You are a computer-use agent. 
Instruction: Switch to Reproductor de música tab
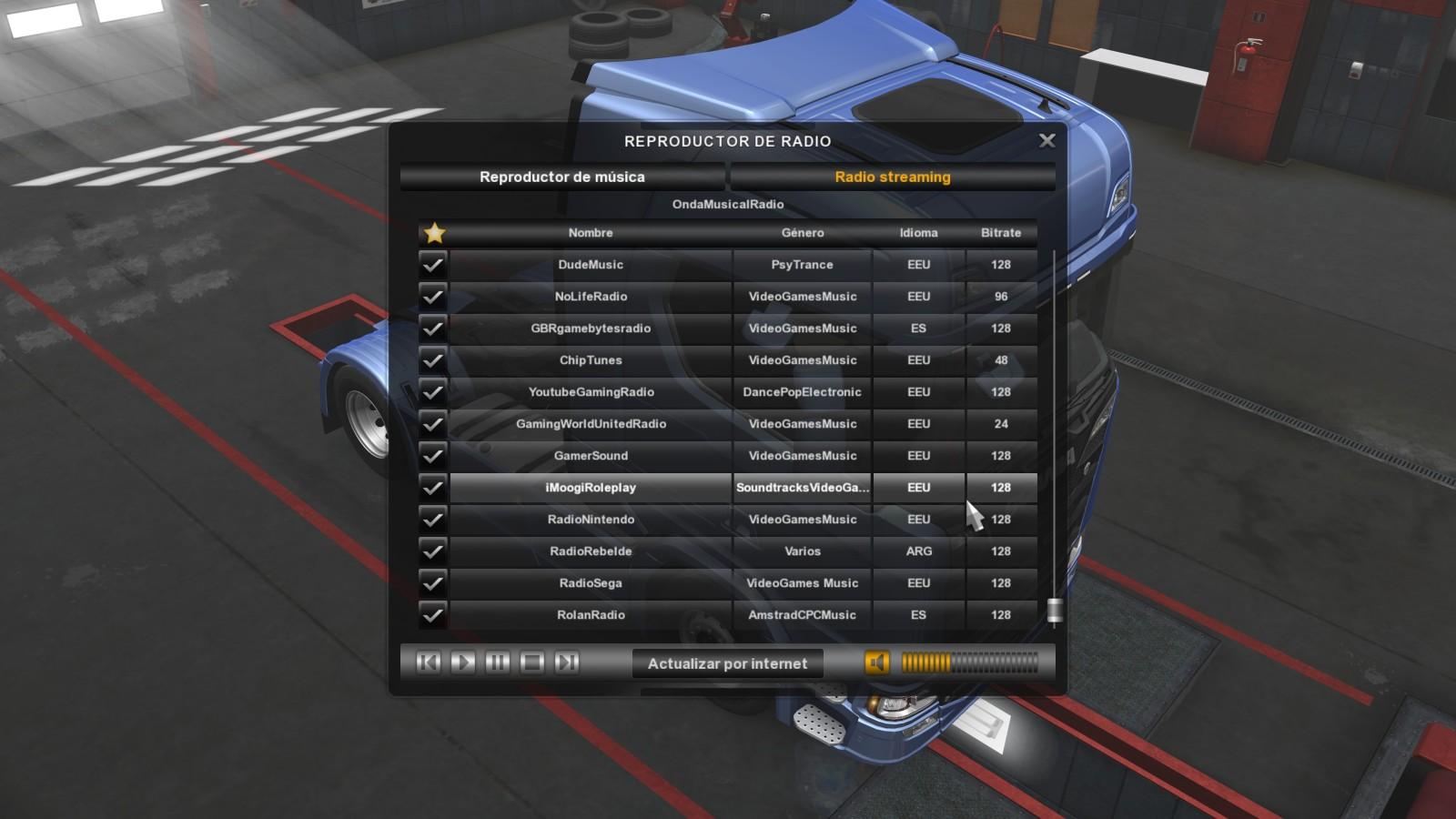tap(562, 177)
